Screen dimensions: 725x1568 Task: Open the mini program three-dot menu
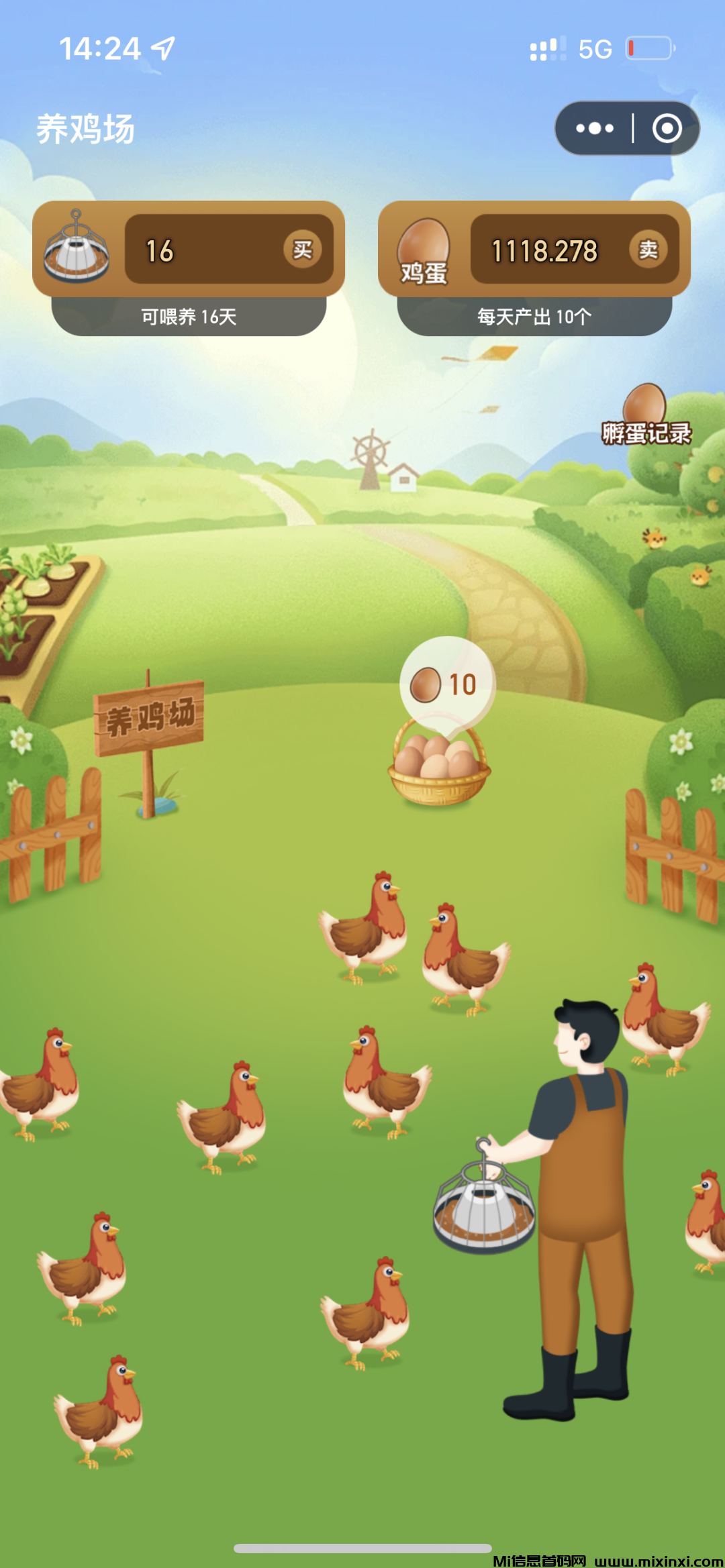pyautogui.click(x=594, y=128)
